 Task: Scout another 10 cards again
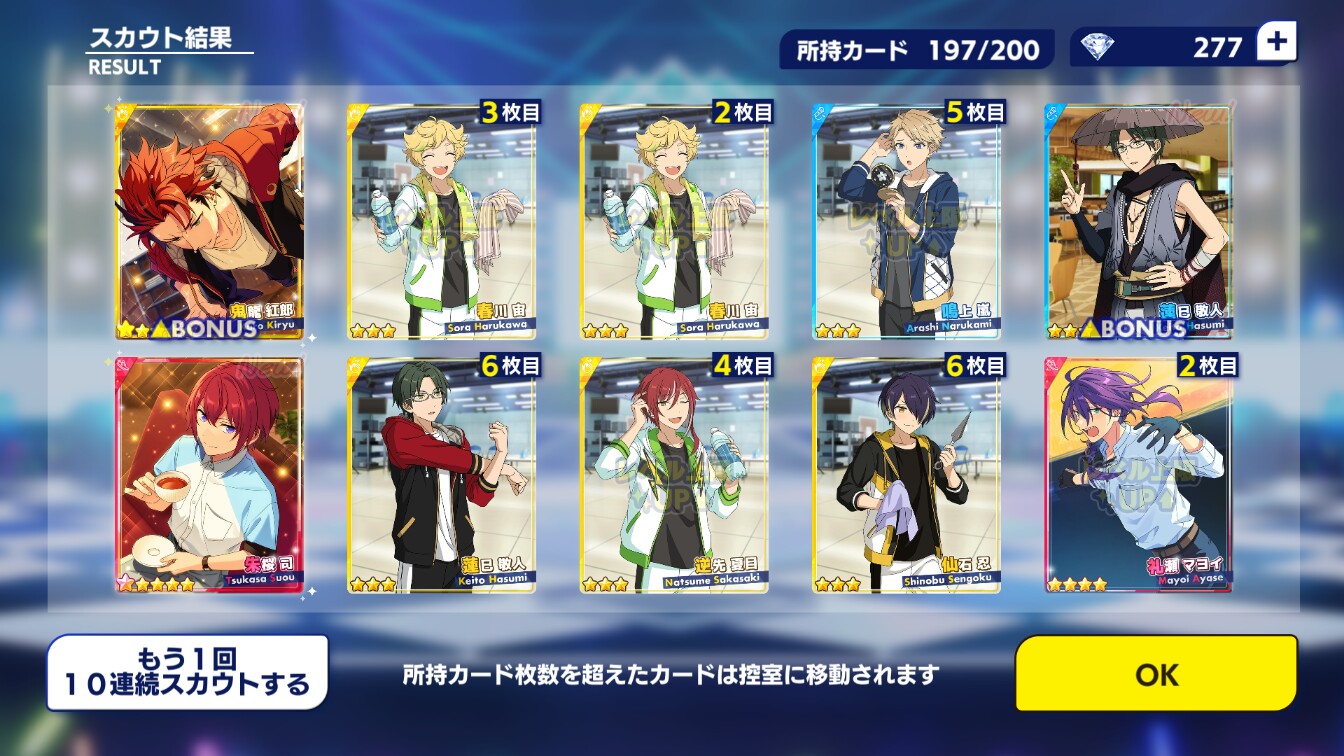(188, 673)
